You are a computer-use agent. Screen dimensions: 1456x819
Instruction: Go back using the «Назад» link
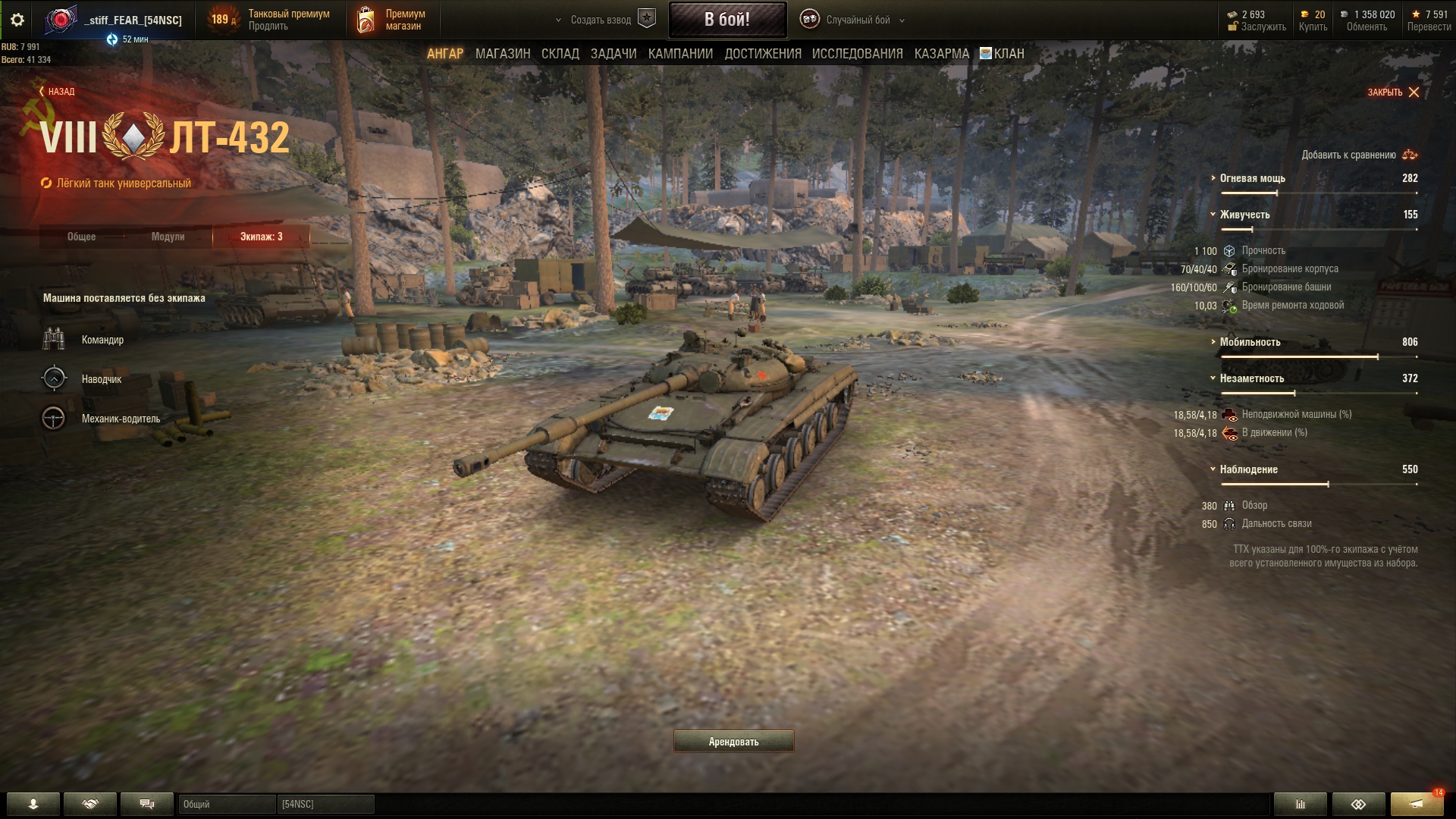pyautogui.click(x=57, y=92)
